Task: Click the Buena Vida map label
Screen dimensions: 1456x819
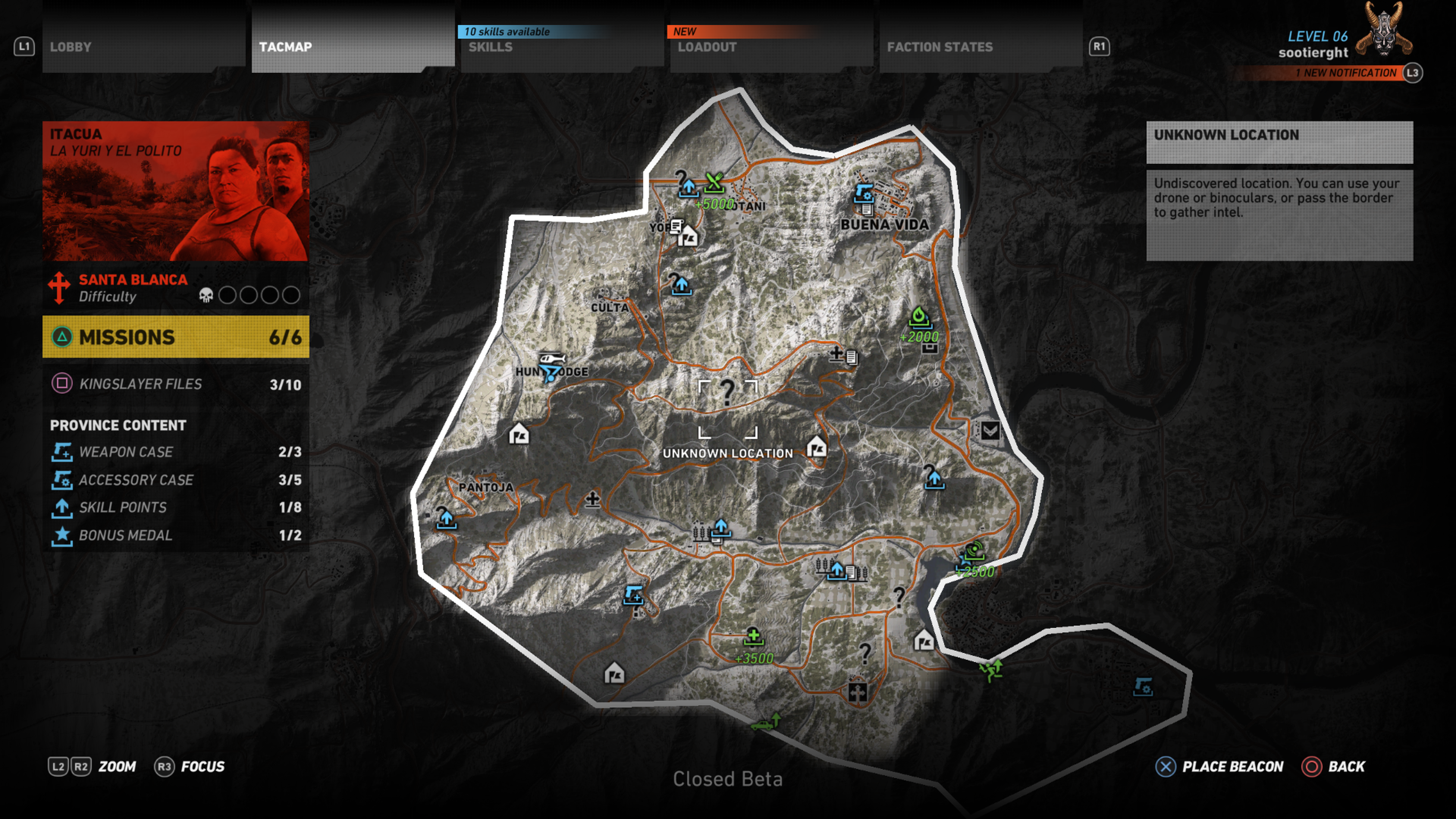Action: pyautogui.click(x=884, y=224)
